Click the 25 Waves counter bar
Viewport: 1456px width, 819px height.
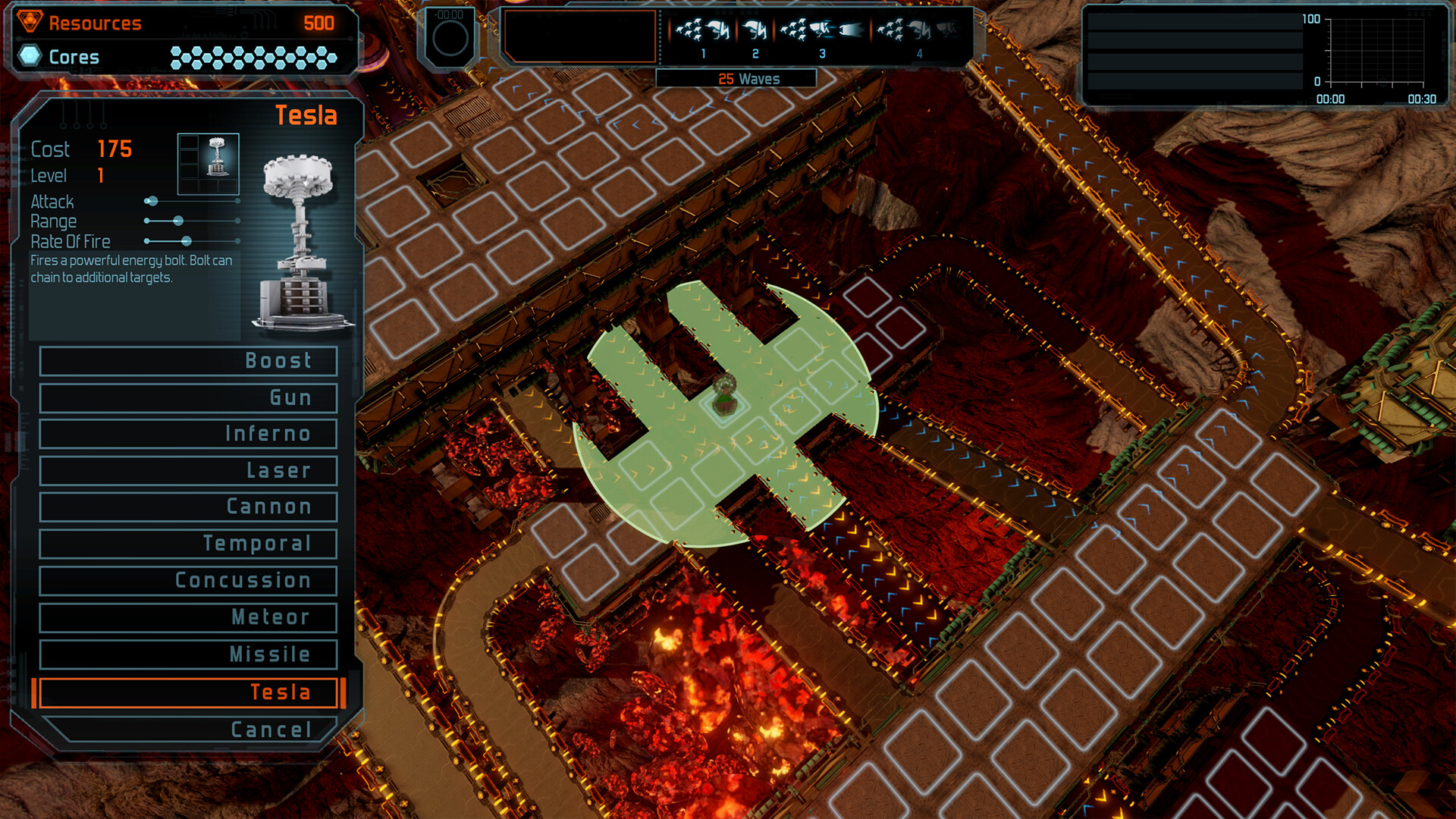click(749, 78)
